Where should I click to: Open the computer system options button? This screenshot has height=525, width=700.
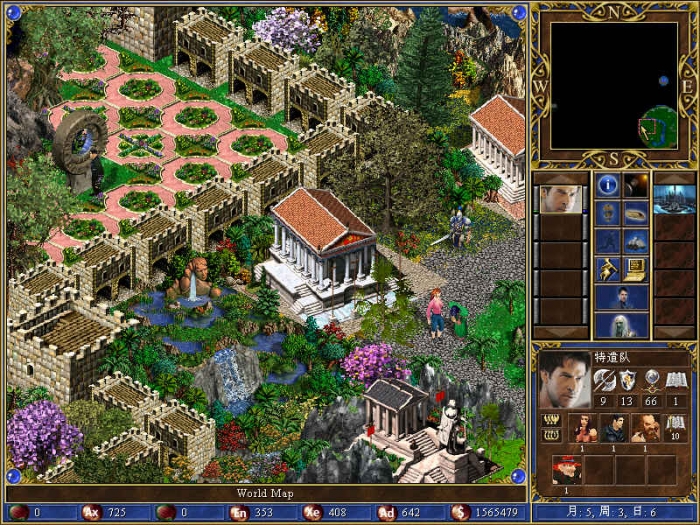coord(635,268)
